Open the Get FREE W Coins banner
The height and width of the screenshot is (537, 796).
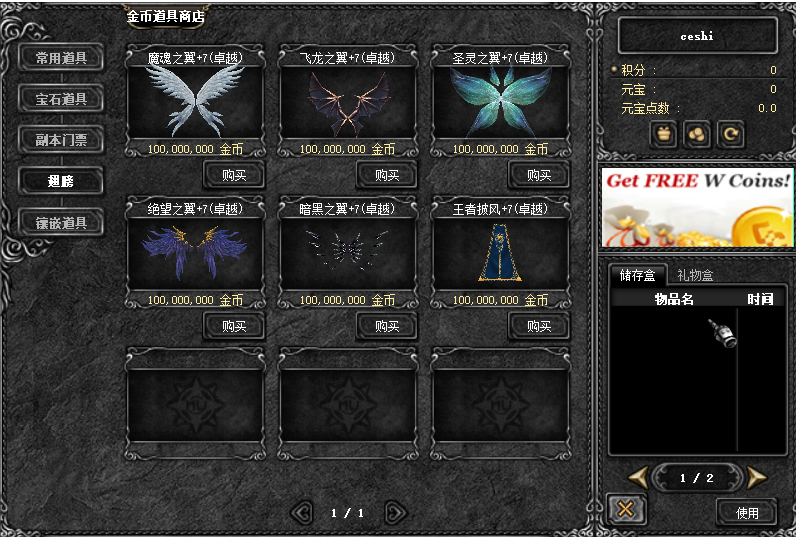point(697,207)
